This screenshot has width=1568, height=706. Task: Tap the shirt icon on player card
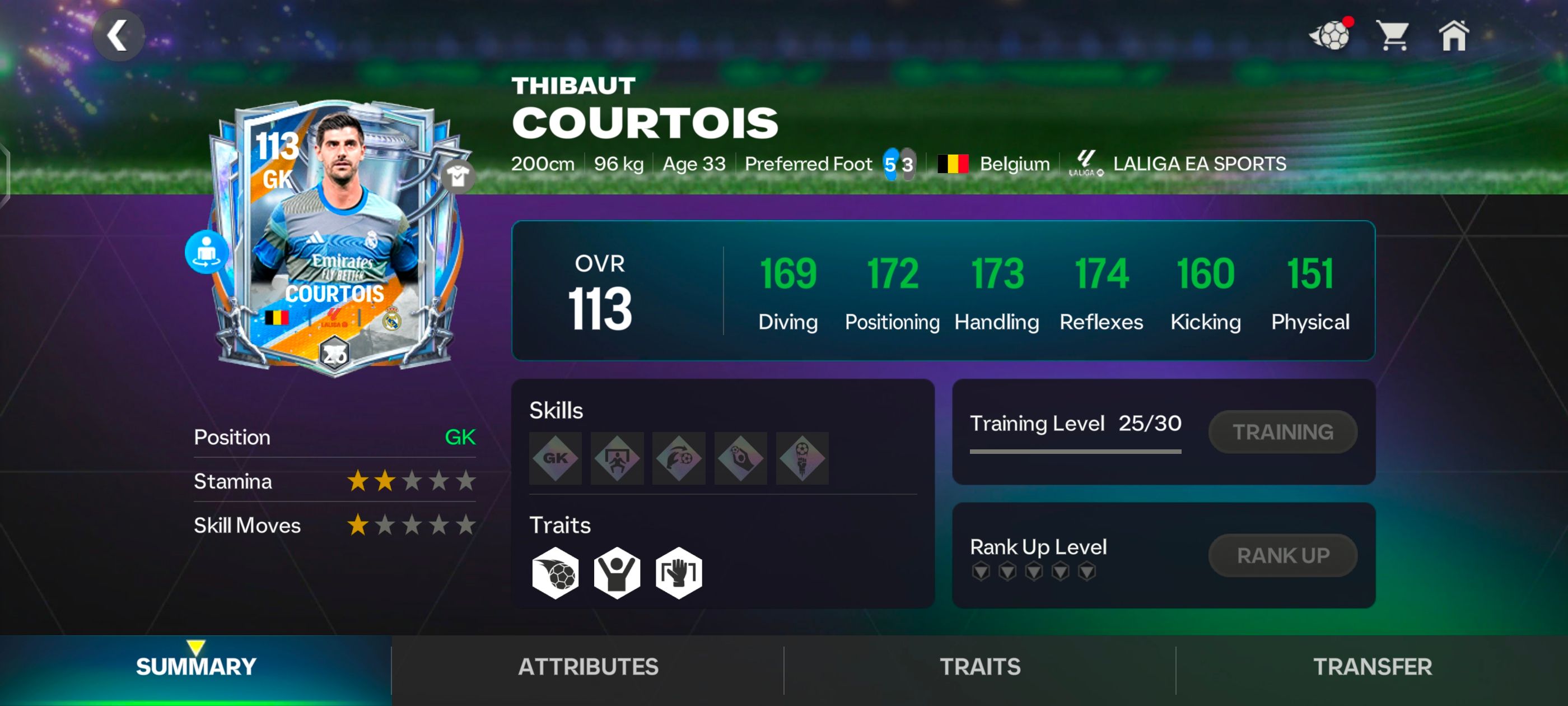(458, 177)
